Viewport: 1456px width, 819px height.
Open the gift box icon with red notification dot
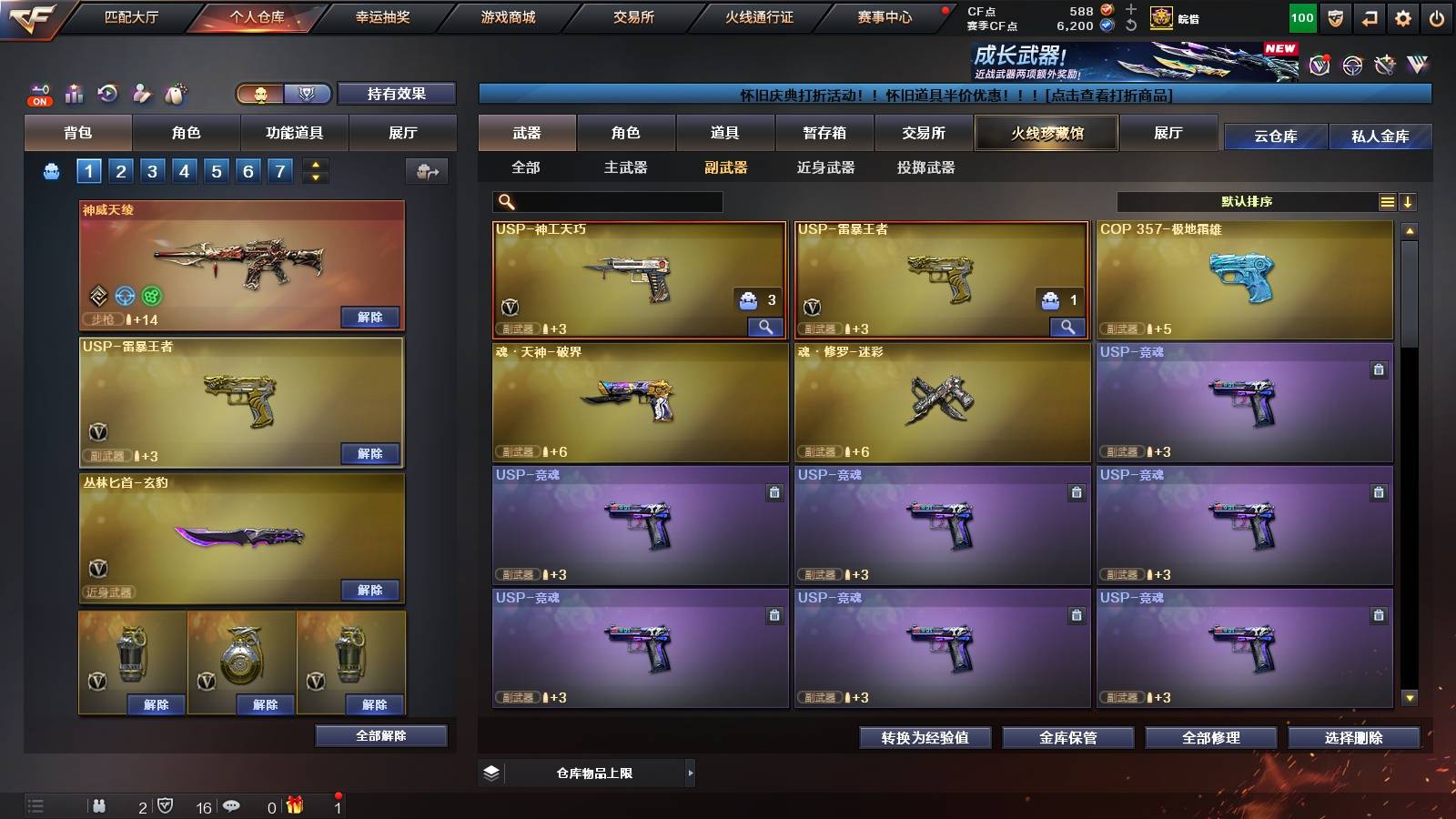297,806
